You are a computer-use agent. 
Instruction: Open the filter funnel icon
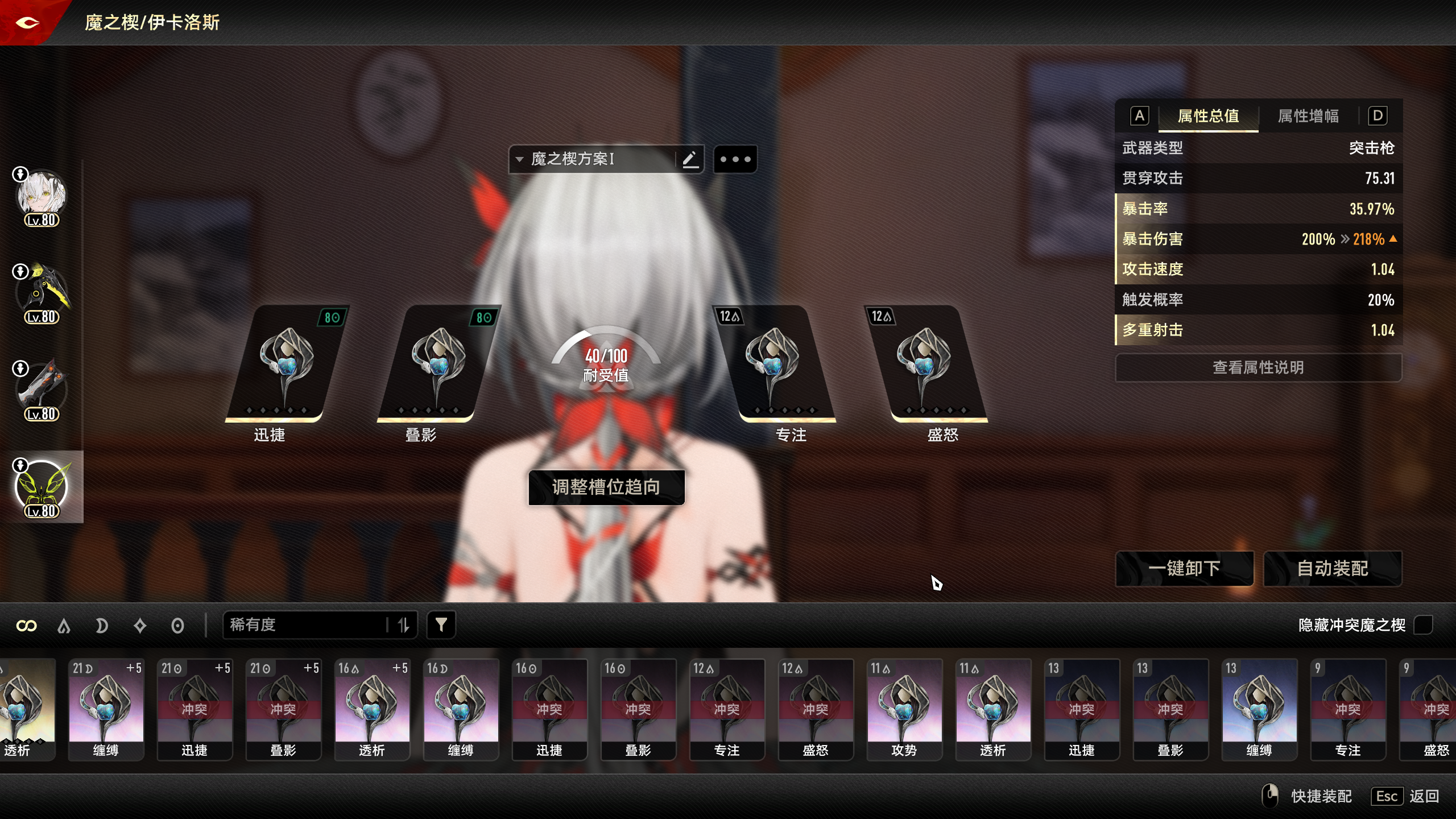[441, 624]
